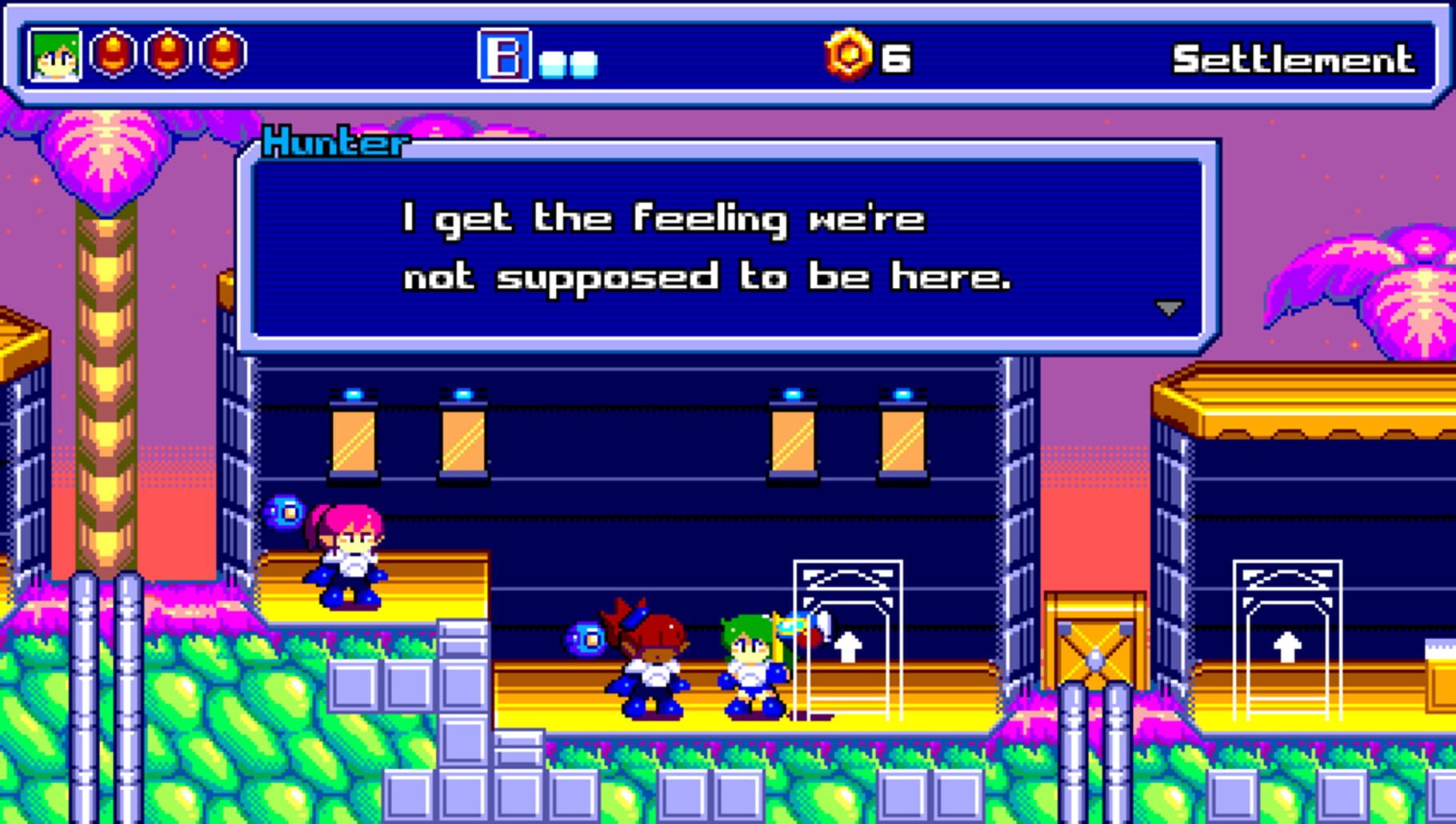Click the gold coin counter icon
The width and height of the screenshot is (1456, 824).
click(x=850, y=54)
